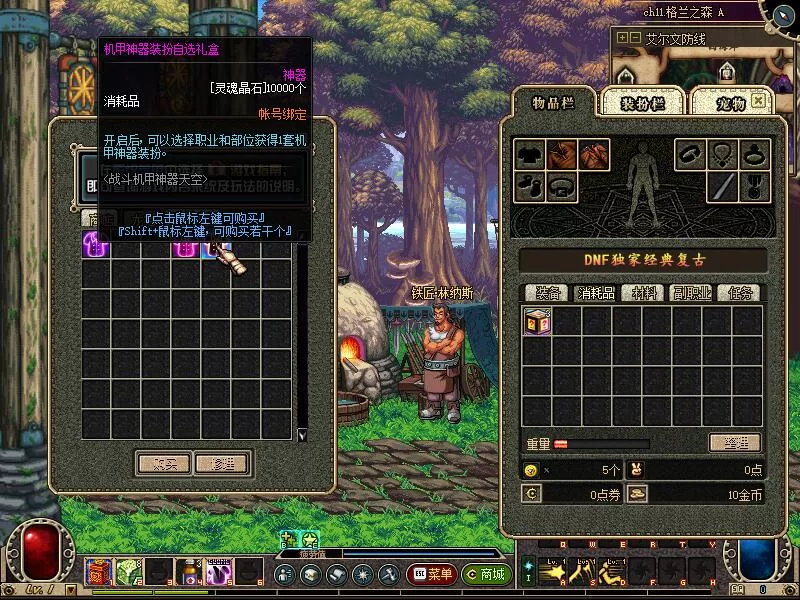Switch to the 消耗品 consumables category

[594, 293]
